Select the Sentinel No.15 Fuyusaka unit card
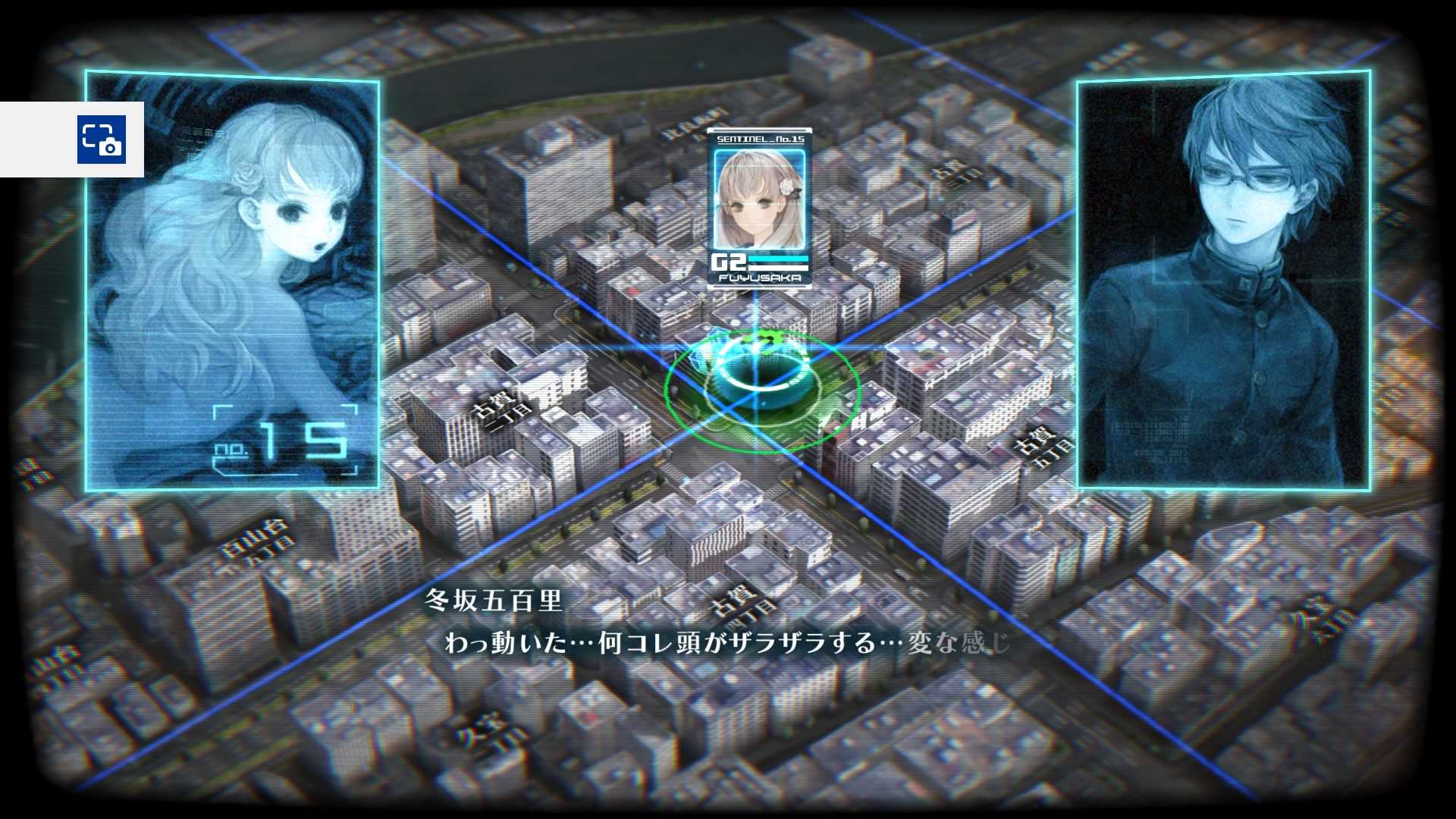Screen dimensions: 1456x819 [x=759, y=207]
